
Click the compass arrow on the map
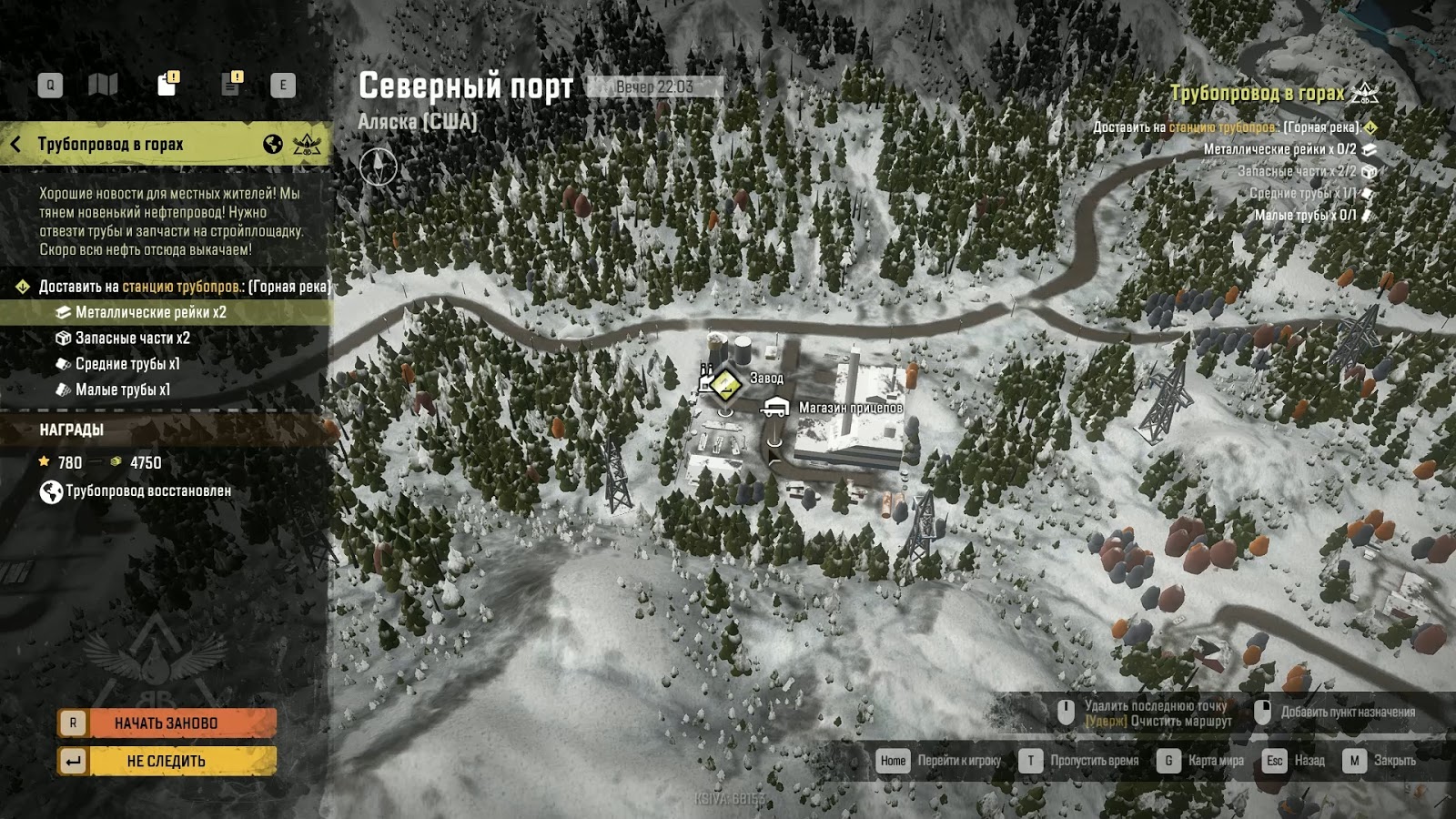point(379,168)
